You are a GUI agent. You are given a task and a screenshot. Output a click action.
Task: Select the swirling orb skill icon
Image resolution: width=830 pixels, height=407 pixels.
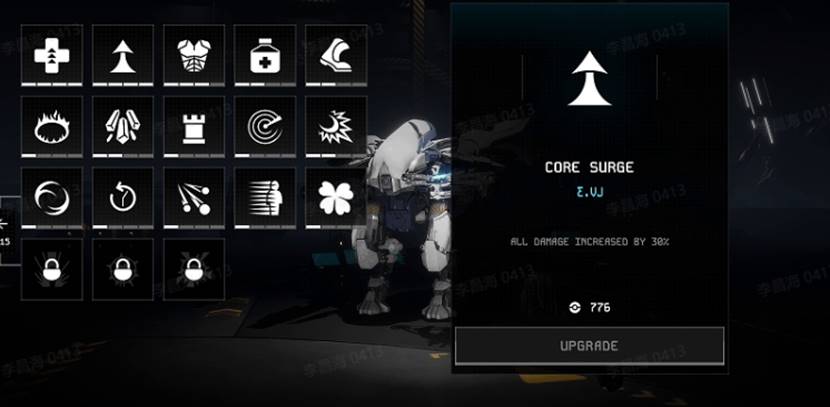(52, 197)
